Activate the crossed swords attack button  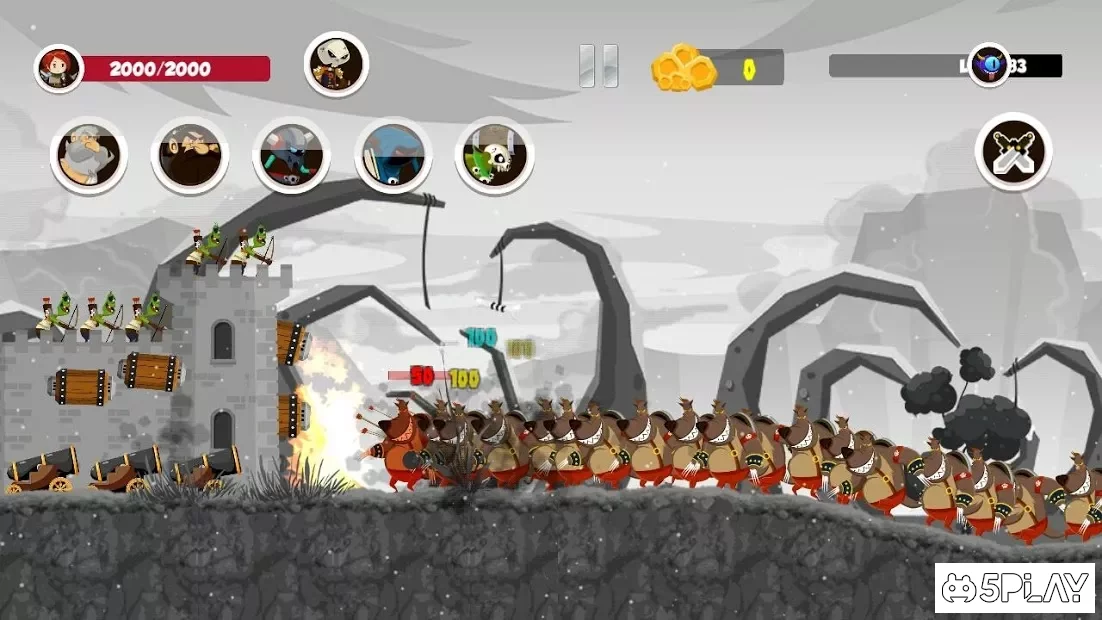[1013, 152]
